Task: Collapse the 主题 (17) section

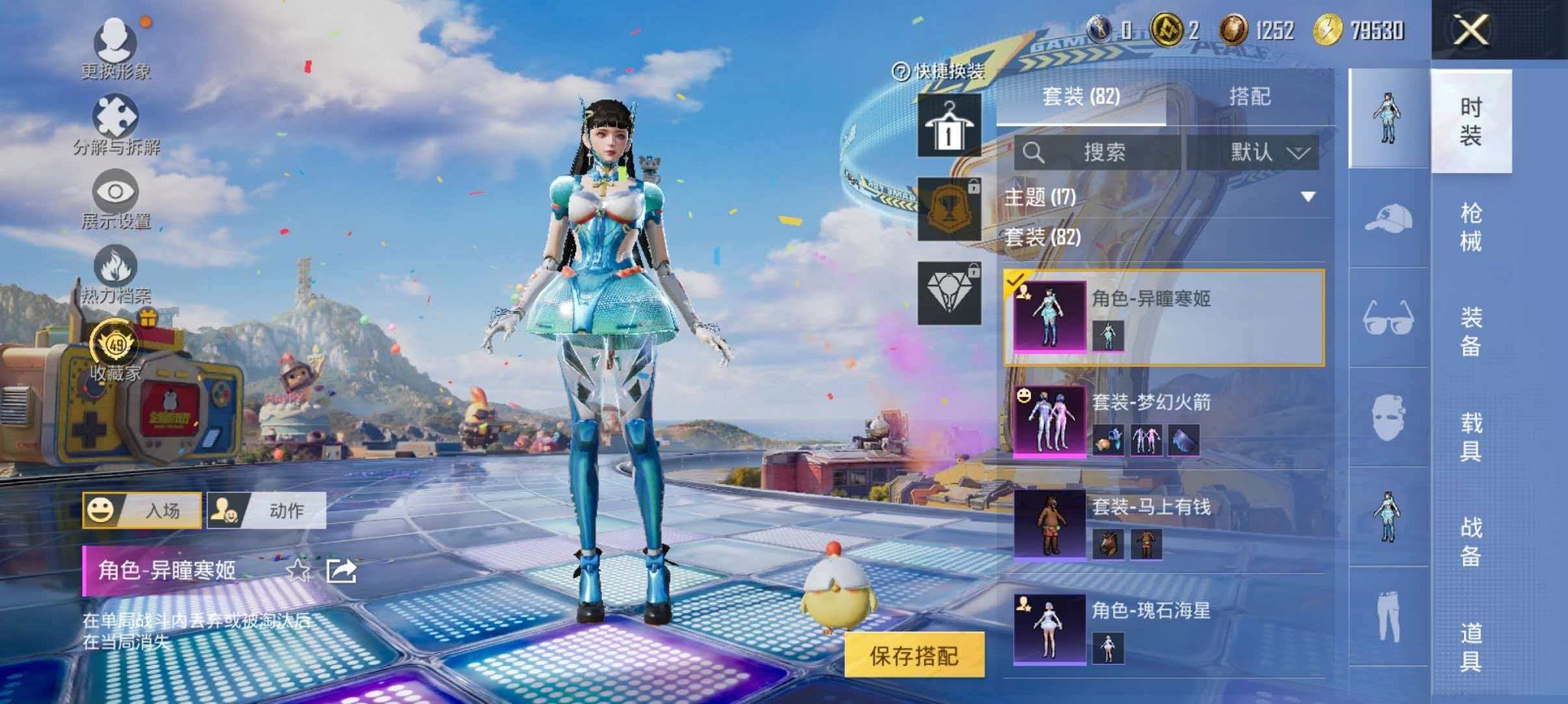Action: (1308, 195)
